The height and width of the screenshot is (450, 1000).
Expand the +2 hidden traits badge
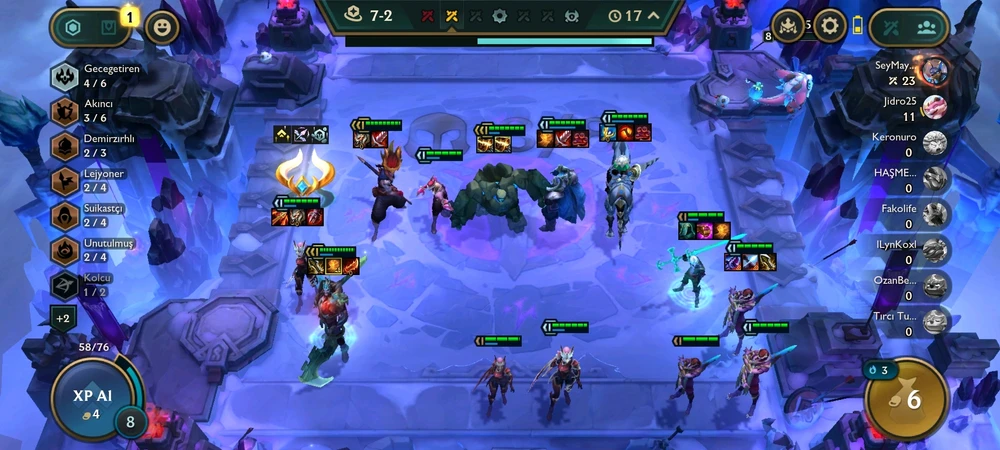point(63,318)
